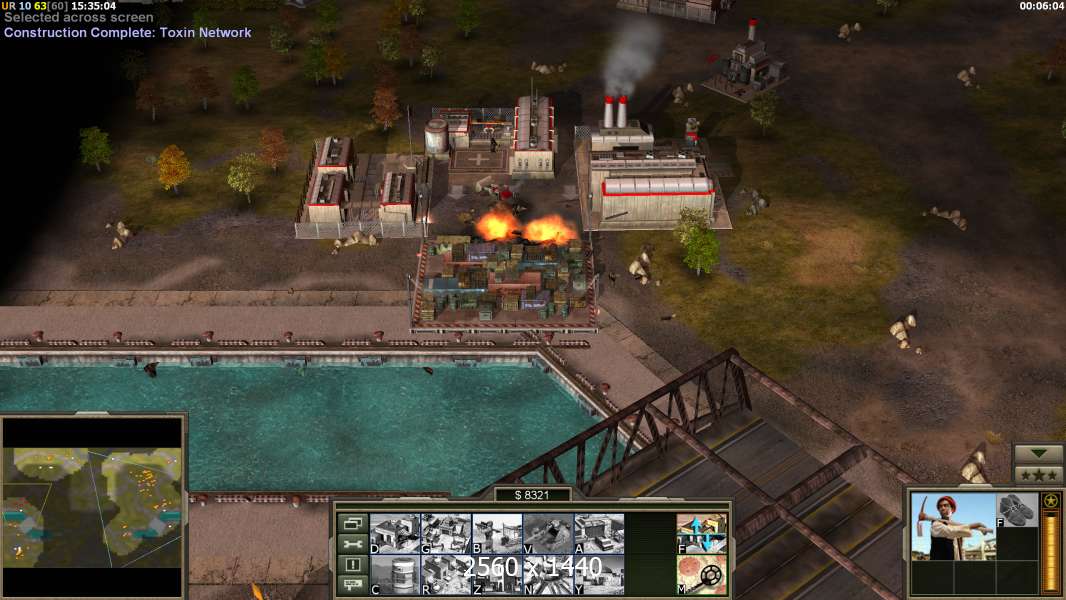The image size is (1066, 600).
Task: Pick the build option labeled B
Action: click(x=496, y=533)
